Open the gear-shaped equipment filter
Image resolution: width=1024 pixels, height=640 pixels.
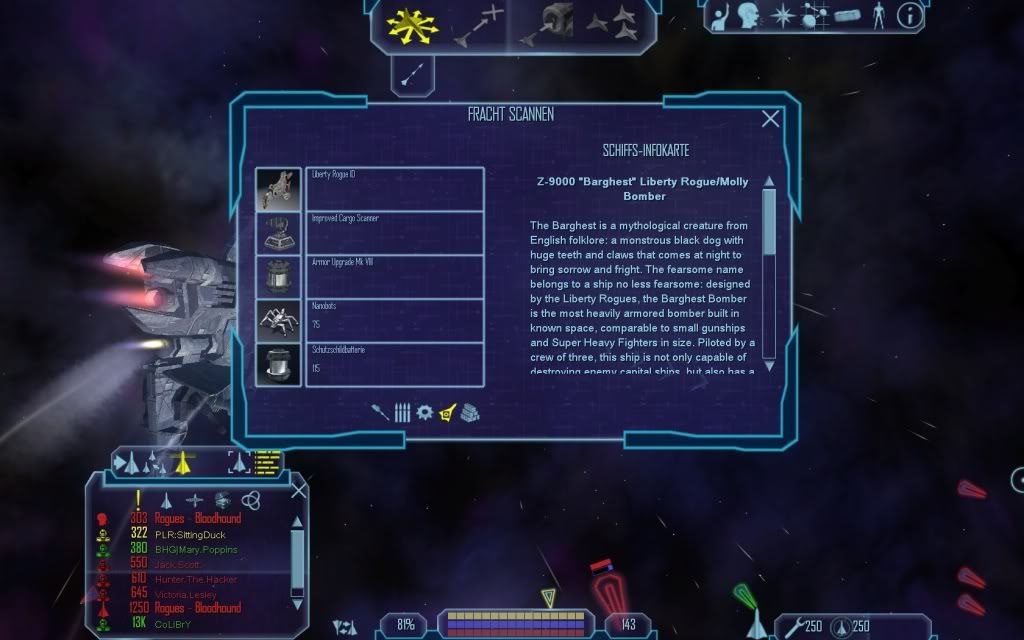click(x=424, y=412)
